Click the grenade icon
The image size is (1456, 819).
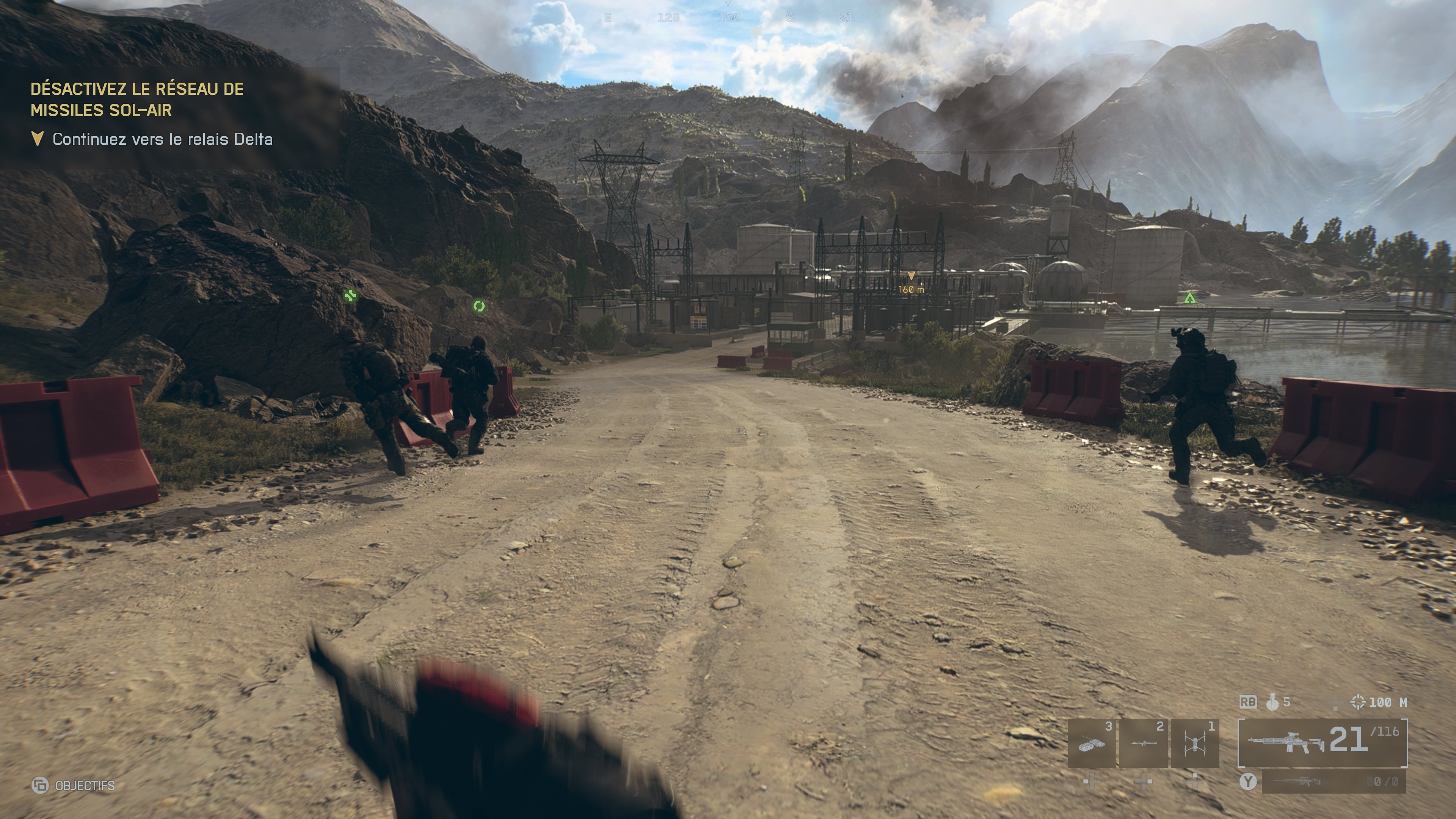coord(1272,702)
